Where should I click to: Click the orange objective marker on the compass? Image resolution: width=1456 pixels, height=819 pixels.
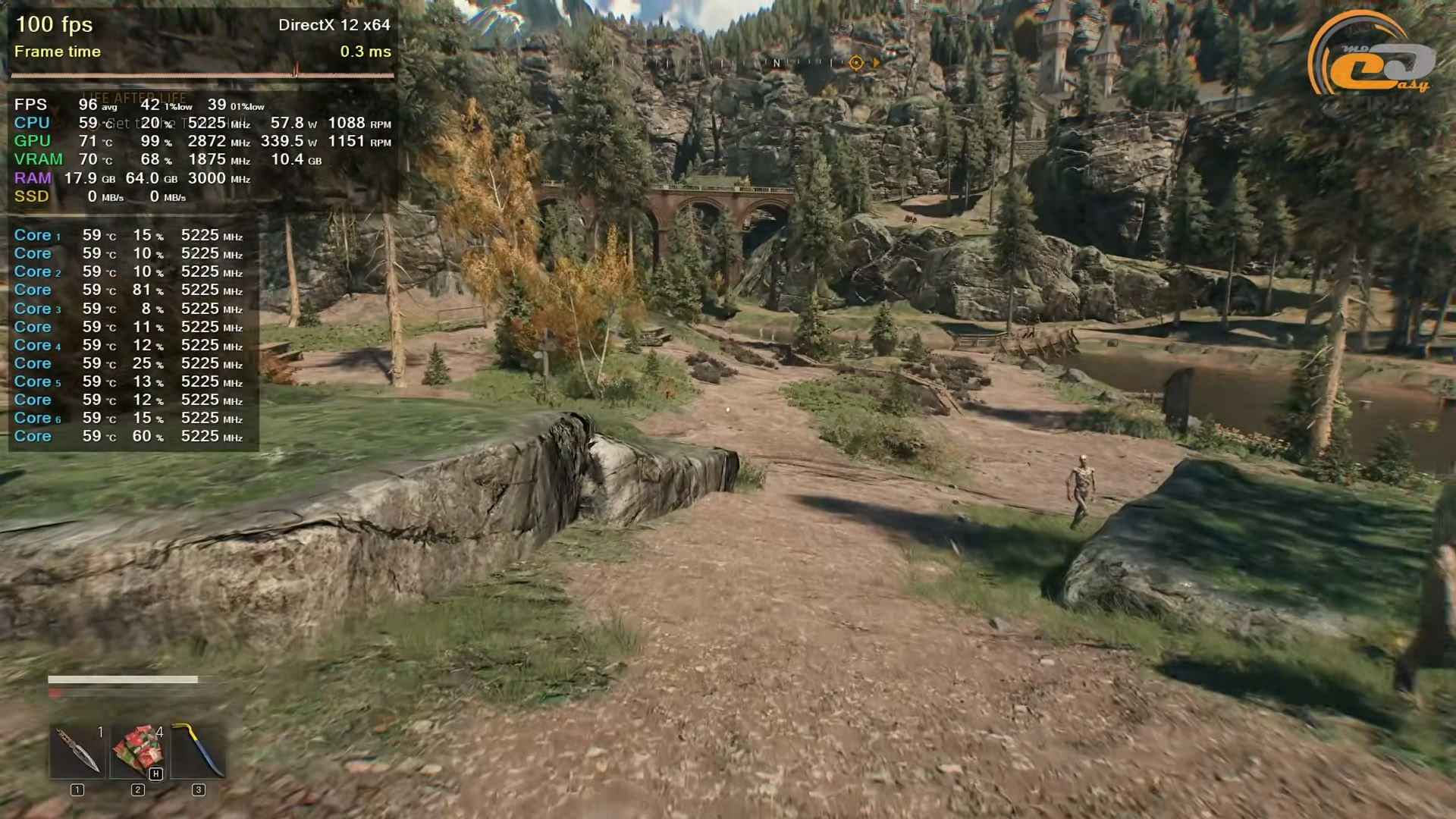point(856,63)
